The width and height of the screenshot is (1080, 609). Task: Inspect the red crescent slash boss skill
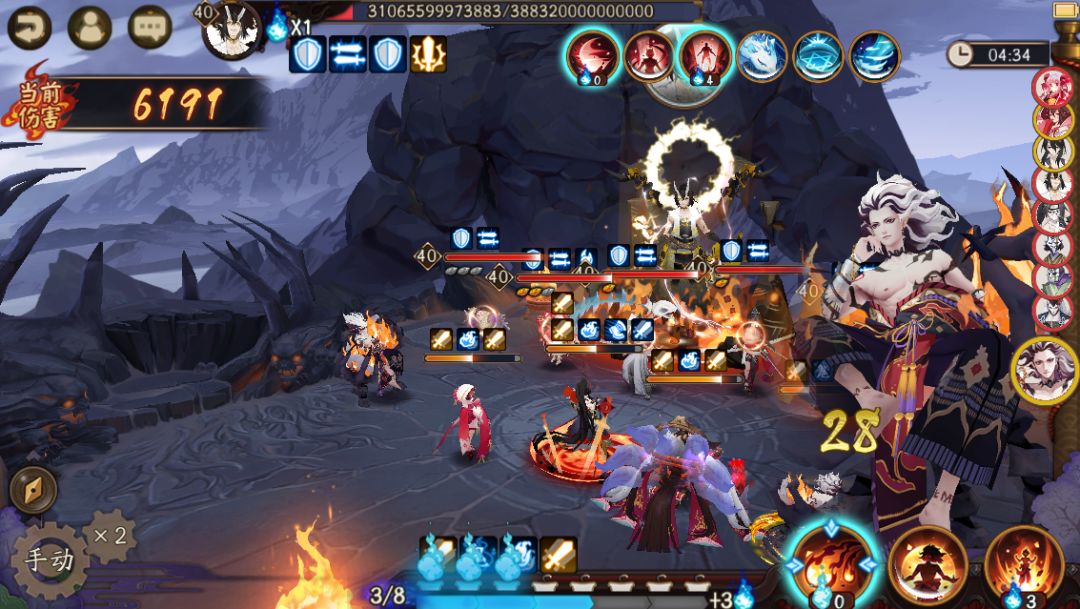pyautogui.click(x=593, y=55)
